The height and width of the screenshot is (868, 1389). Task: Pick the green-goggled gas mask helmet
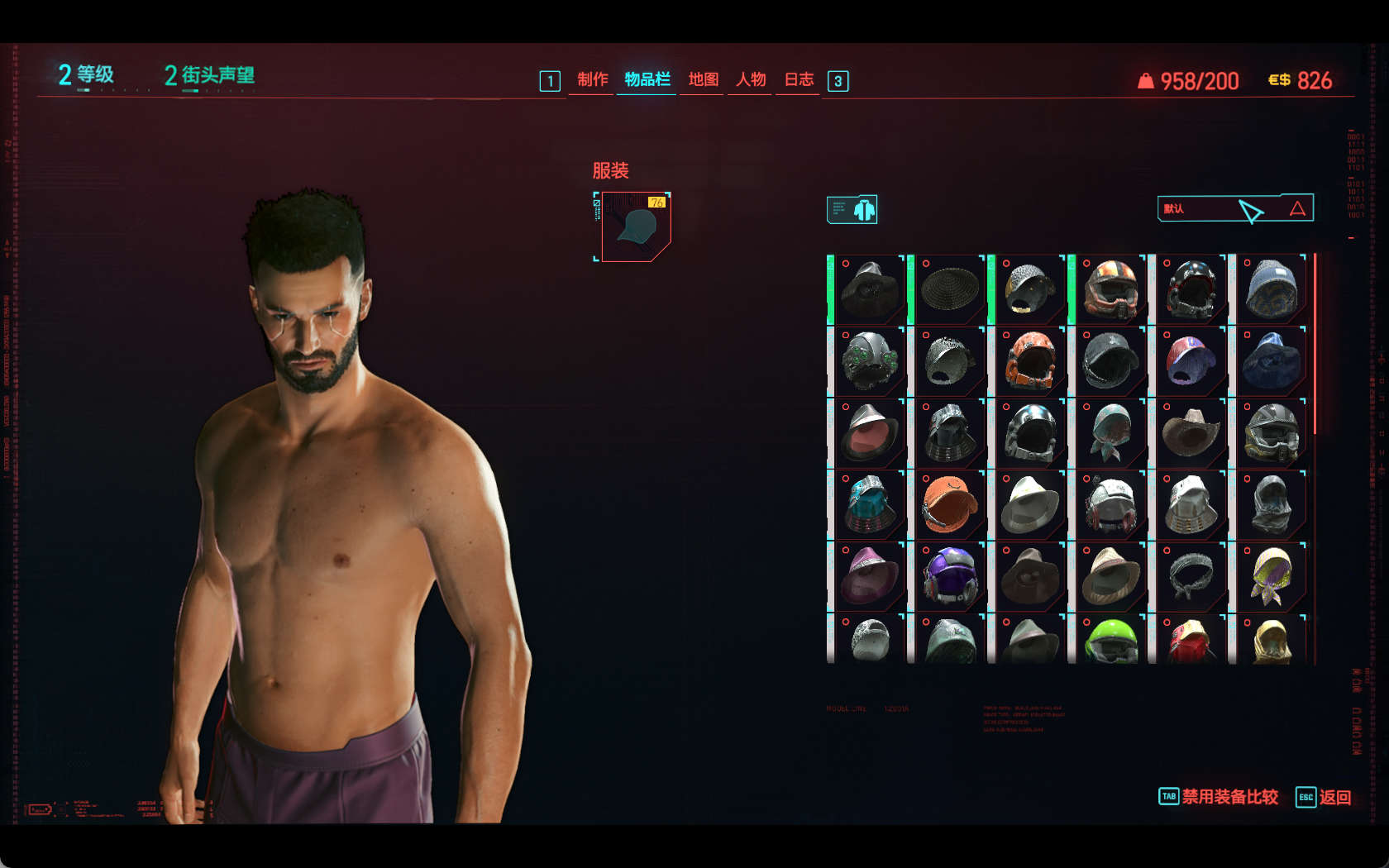pyautogui.click(x=869, y=361)
